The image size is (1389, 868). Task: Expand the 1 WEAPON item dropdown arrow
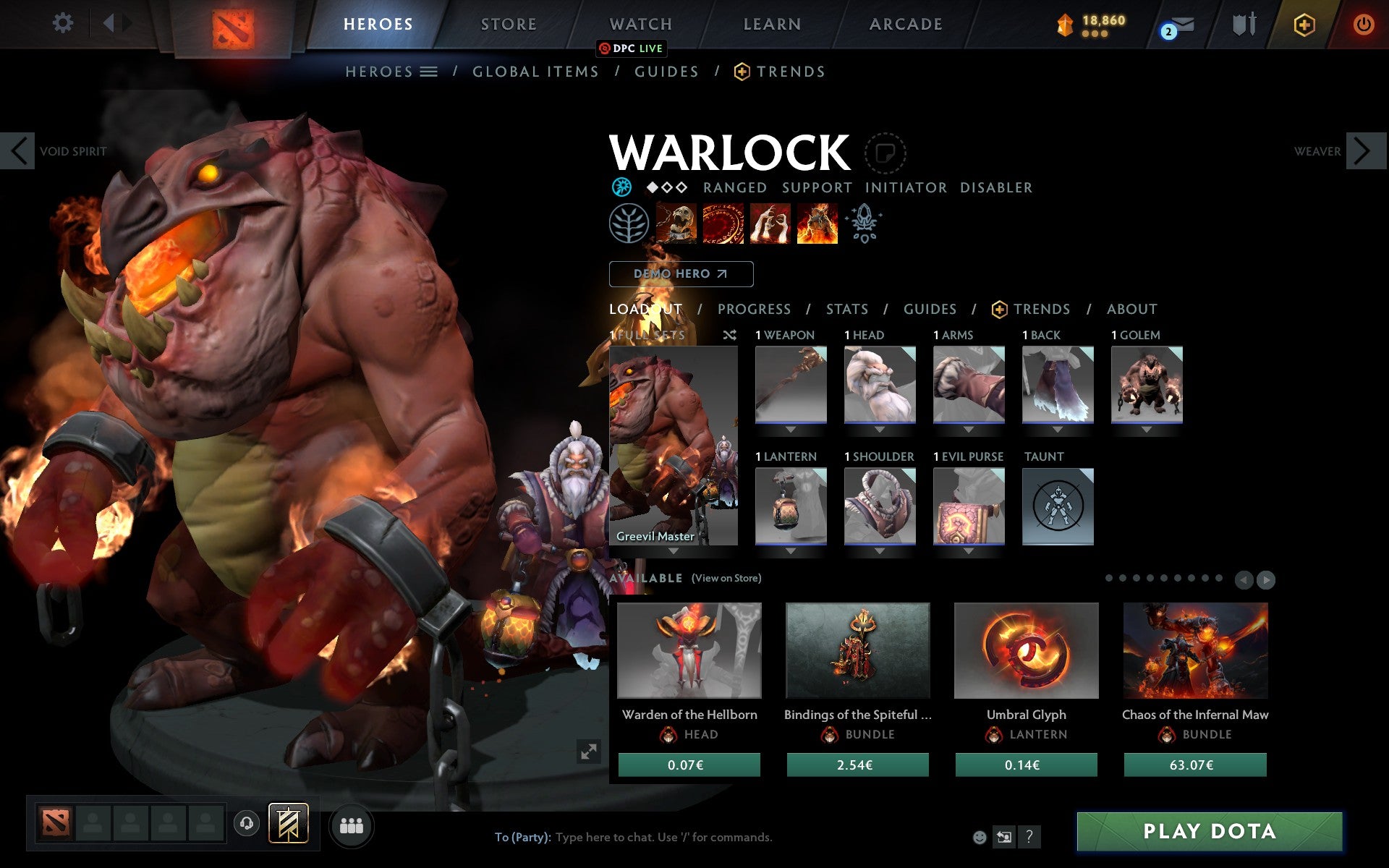(x=791, y=428)
